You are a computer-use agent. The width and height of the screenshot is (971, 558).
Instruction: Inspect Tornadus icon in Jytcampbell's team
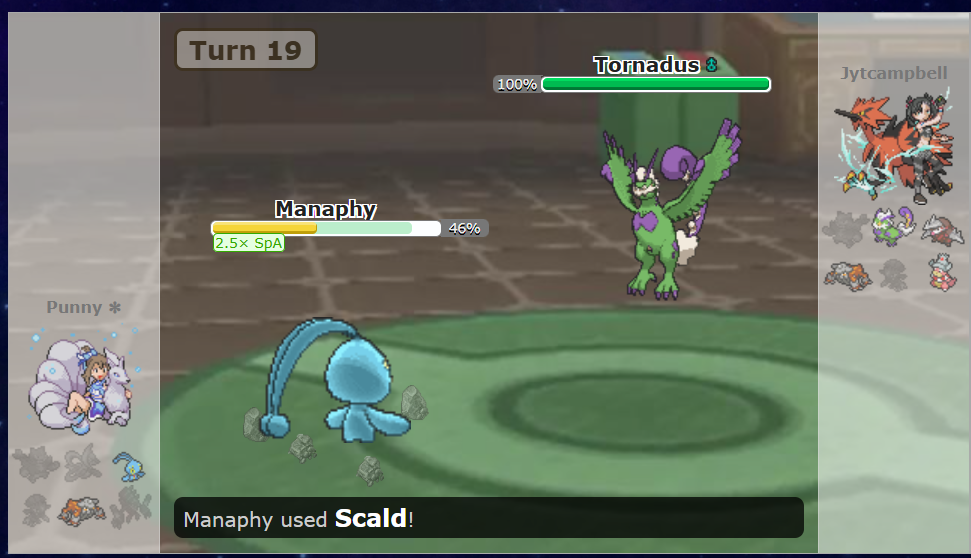893,226
